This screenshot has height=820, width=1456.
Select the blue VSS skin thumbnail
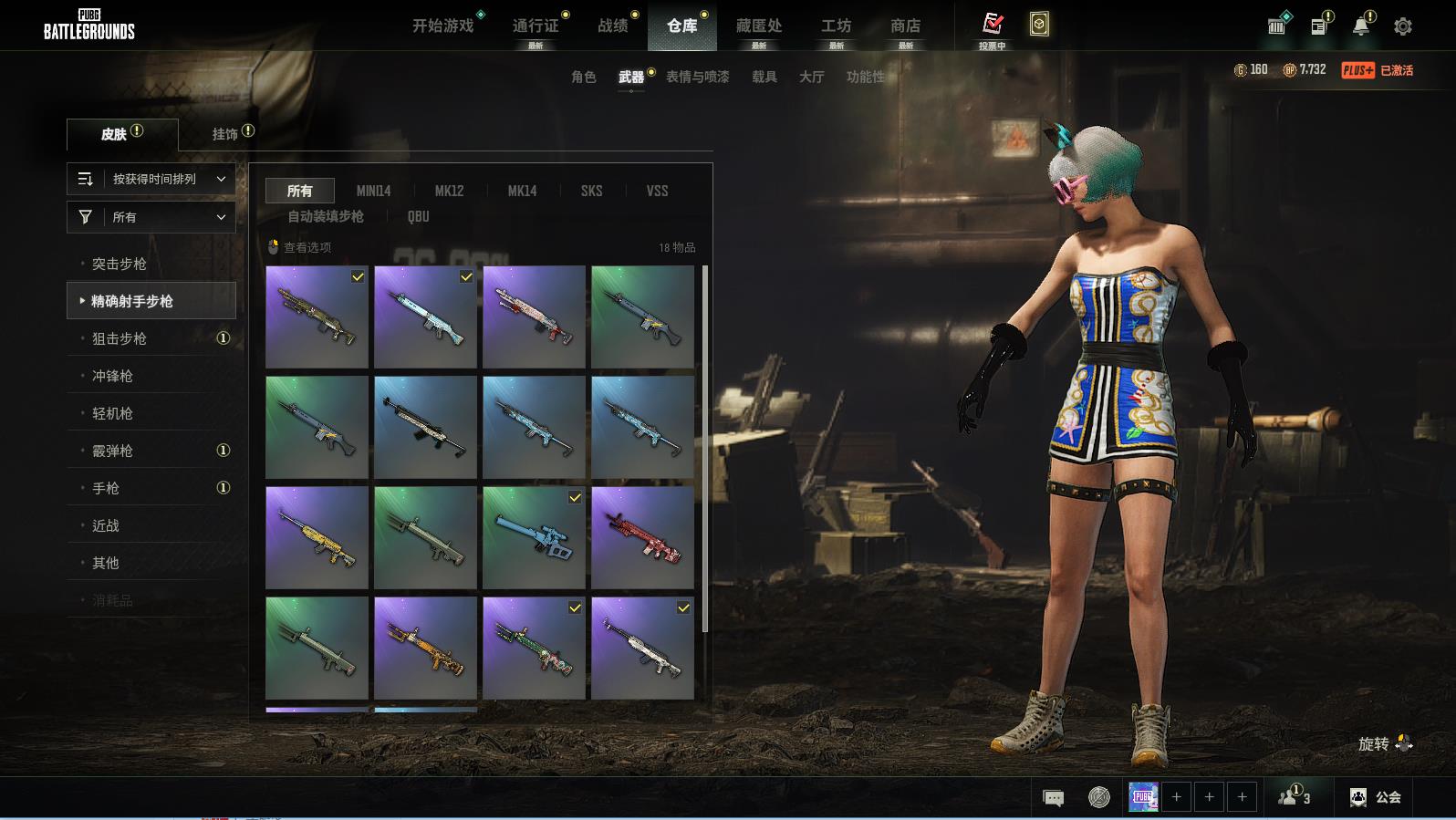[x=534, y=537]
